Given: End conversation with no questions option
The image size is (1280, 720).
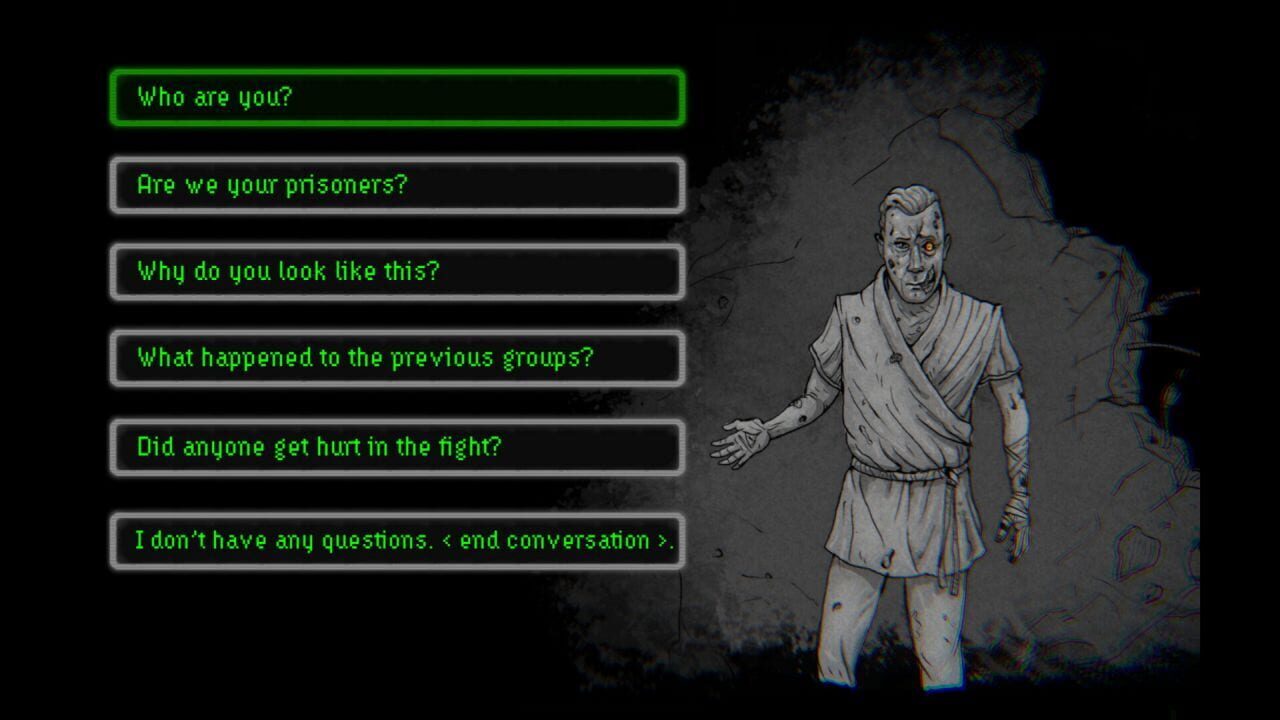Looking at the screenshot, I should 397,541.
